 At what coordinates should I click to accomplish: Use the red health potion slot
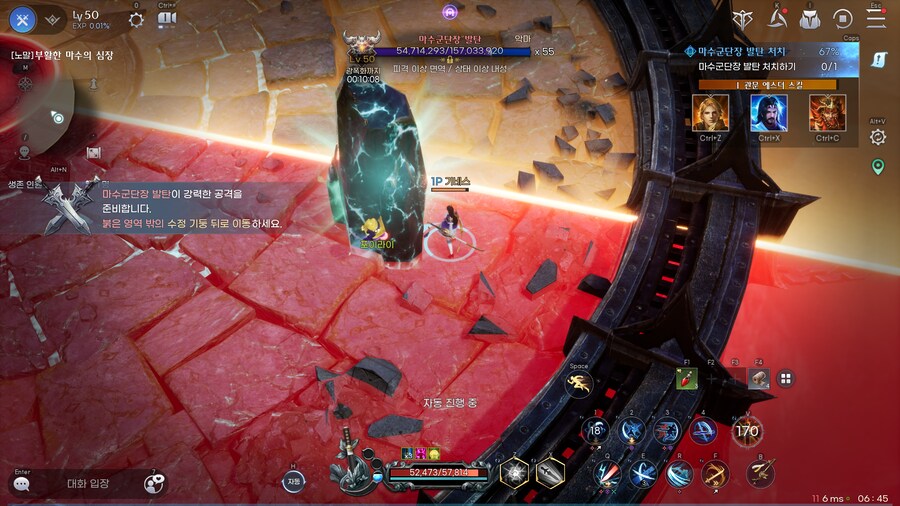[x=687, y=378]
